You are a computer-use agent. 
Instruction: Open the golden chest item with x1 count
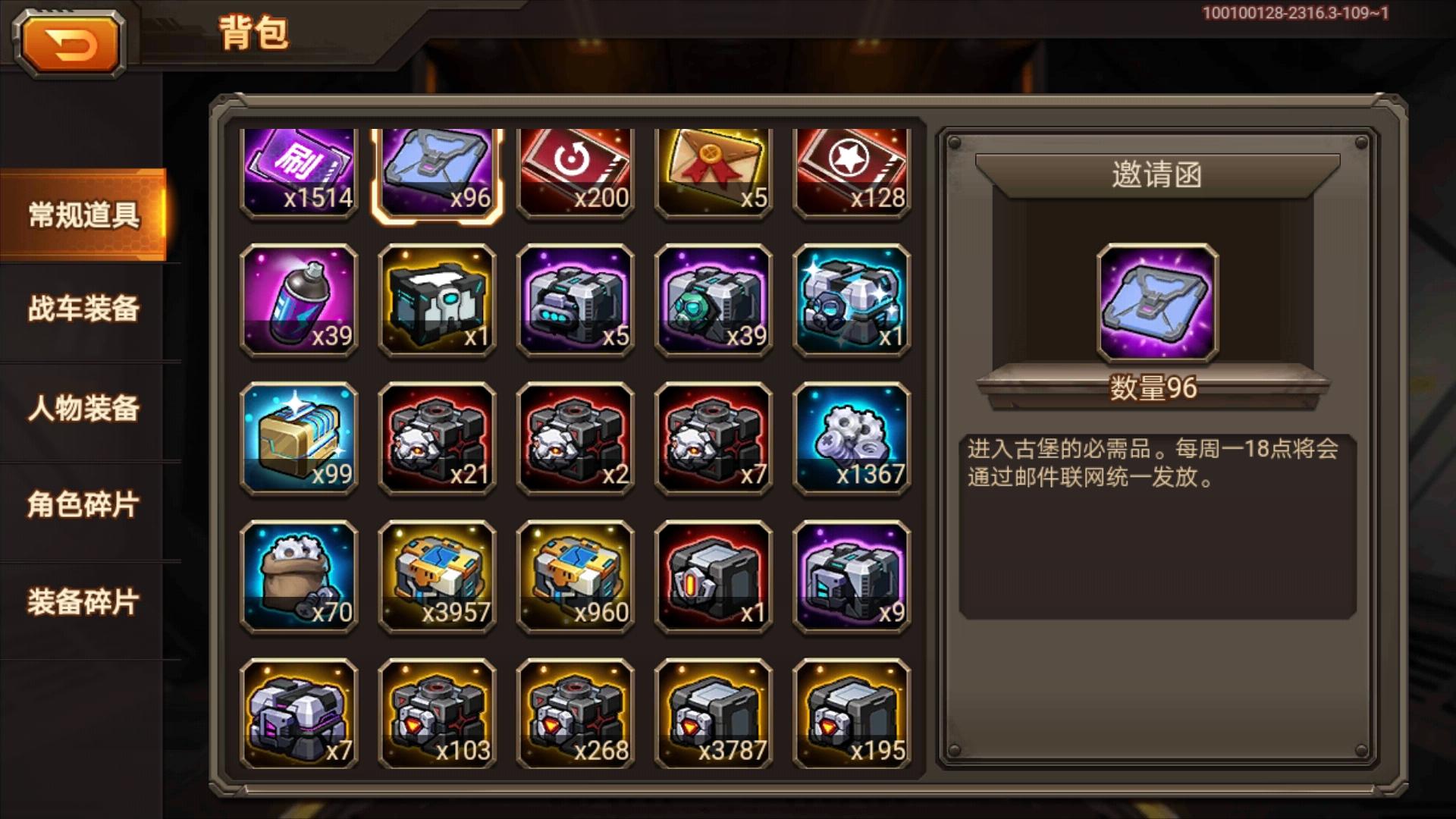click(x=438, y=300)
